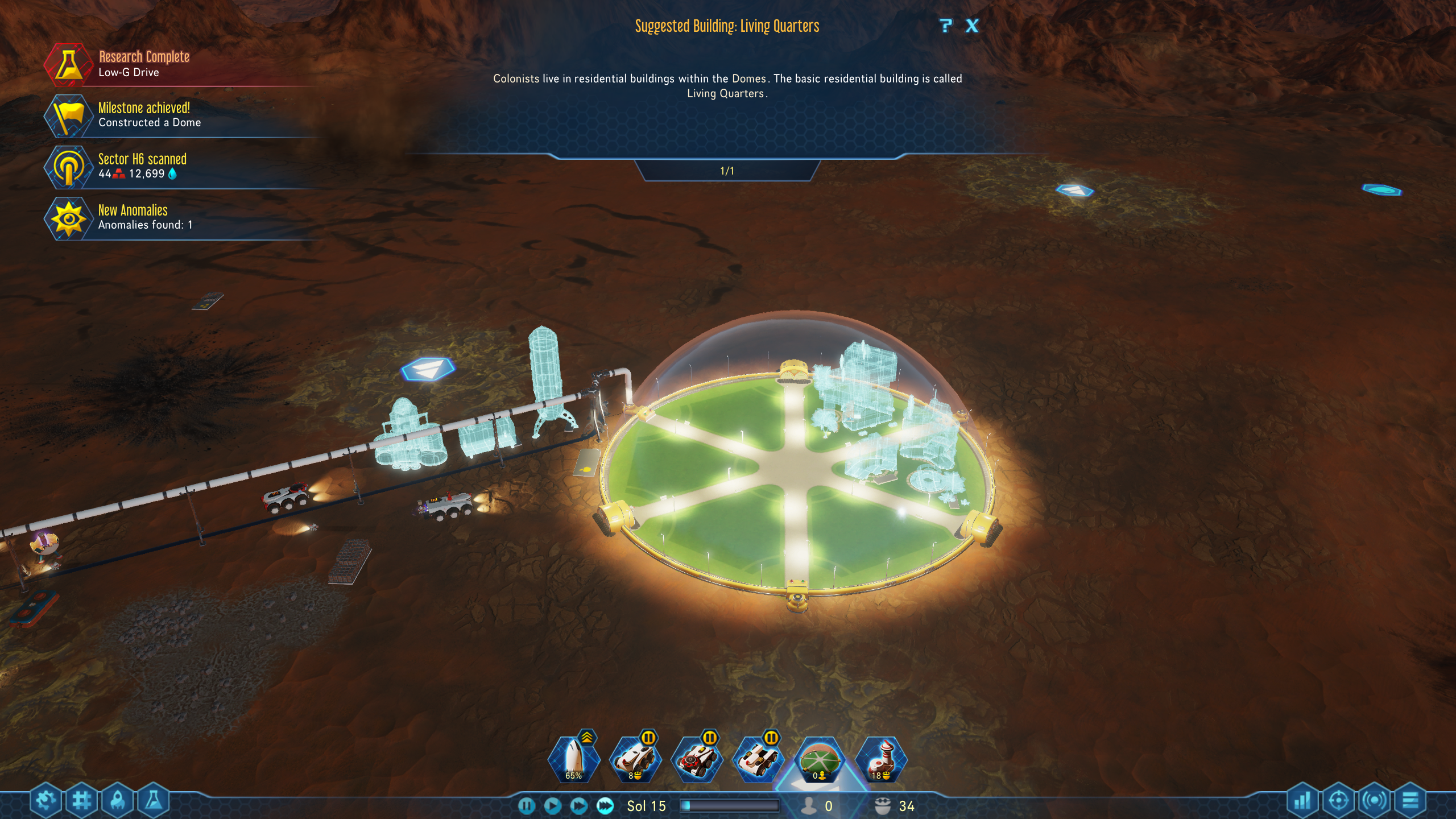Select the RC Transport rover icon
The image size is (1456, 819).
[x=758, y=759]
